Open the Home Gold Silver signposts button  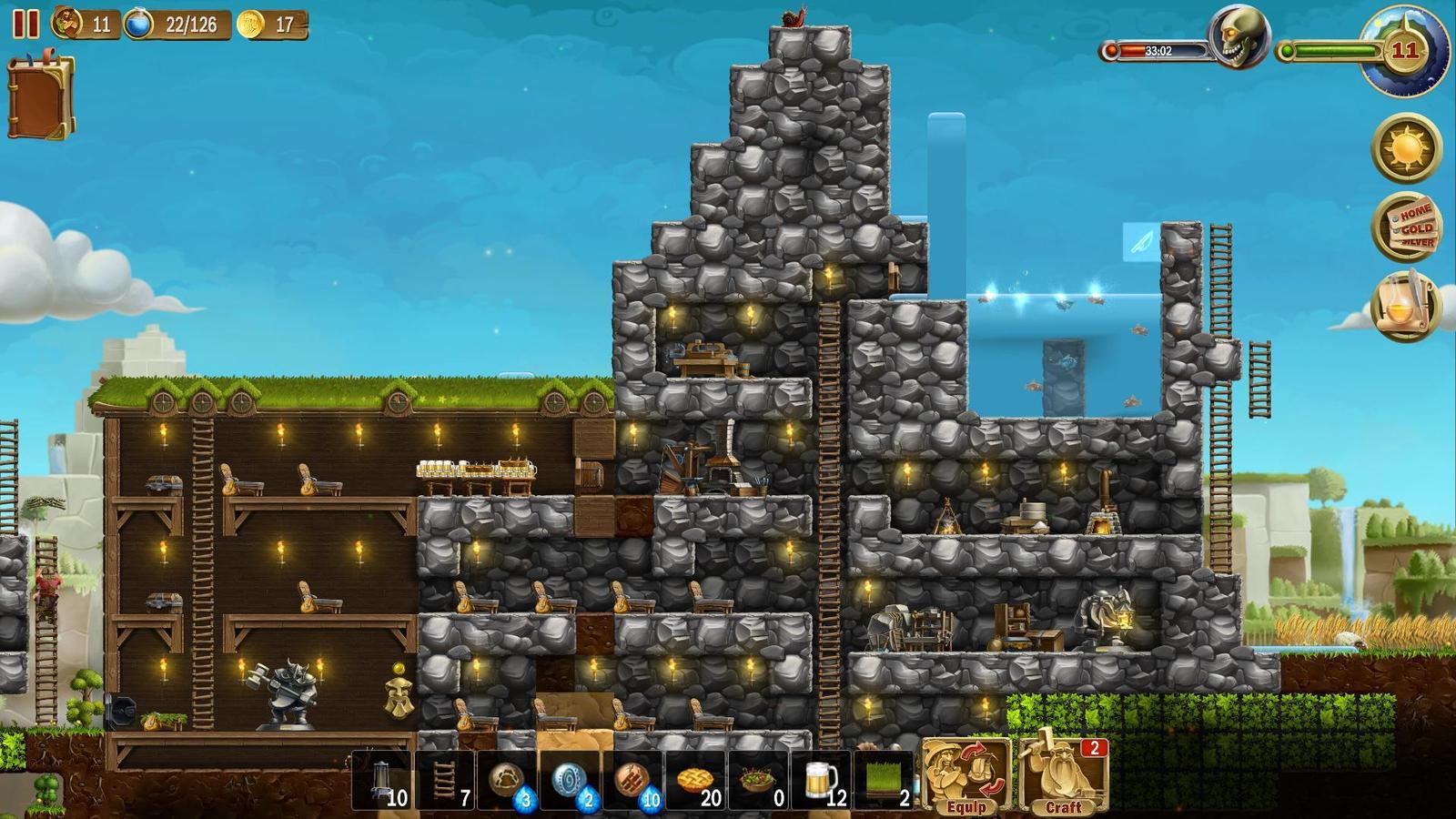click(1406, 227)
